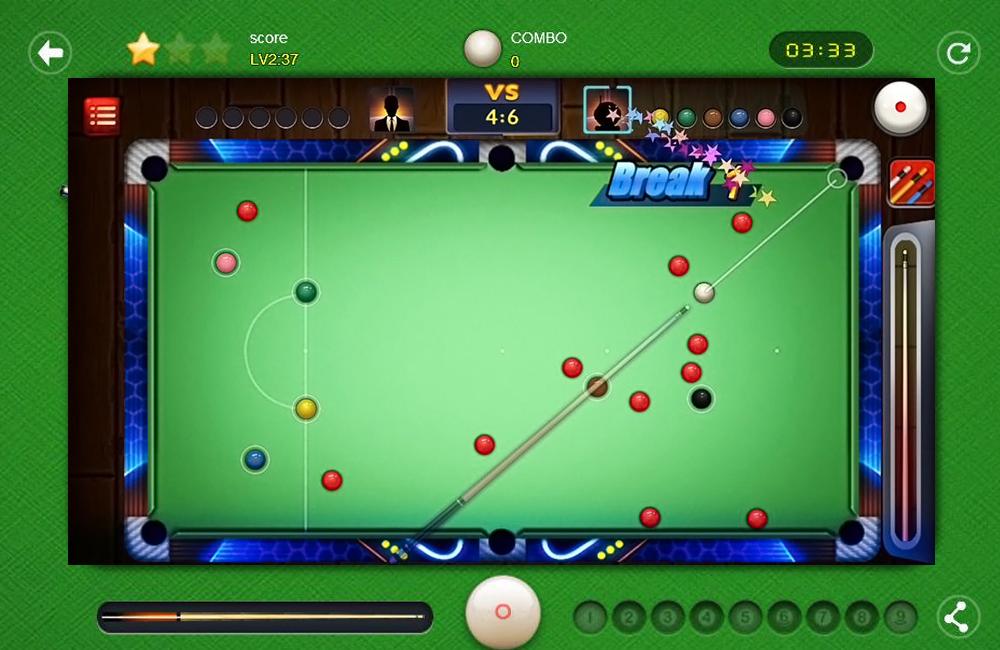Click the shot power cue slider
Viewport: 1000px width, 650px height.
[905, 390]
